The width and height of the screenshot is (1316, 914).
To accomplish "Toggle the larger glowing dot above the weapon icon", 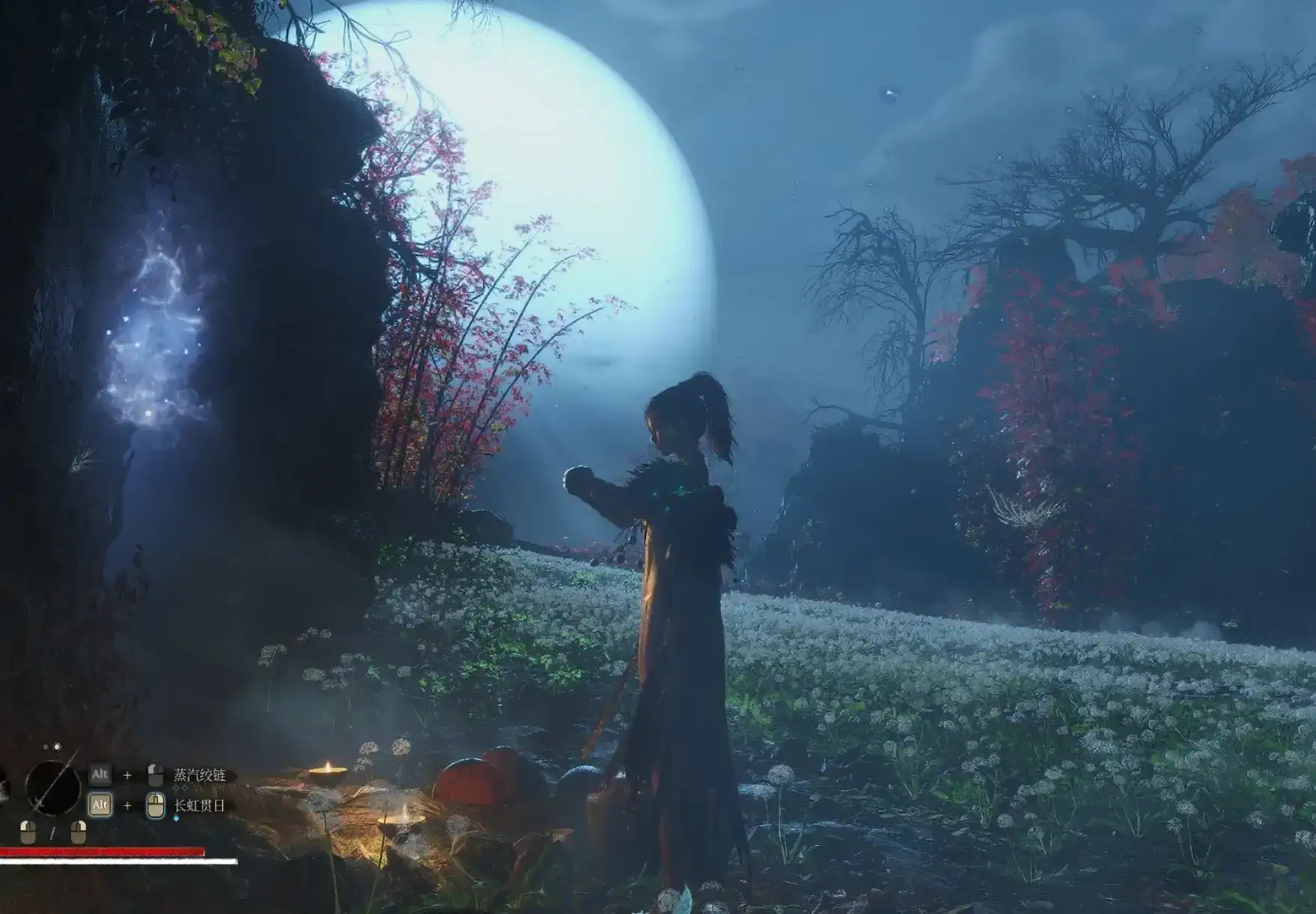I will 57,747.
